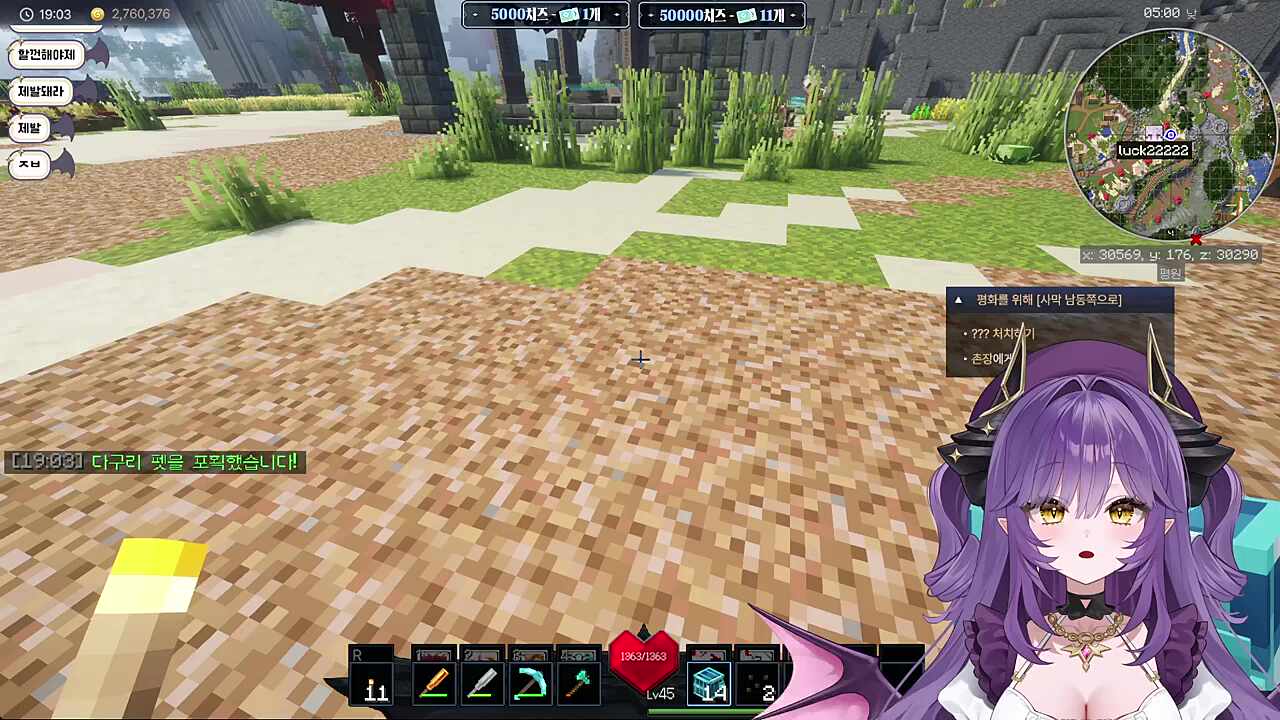1280x720 pixels.
Task: Select the candle slot marked R
Action: pyautogui.click(x=375, y=684)
